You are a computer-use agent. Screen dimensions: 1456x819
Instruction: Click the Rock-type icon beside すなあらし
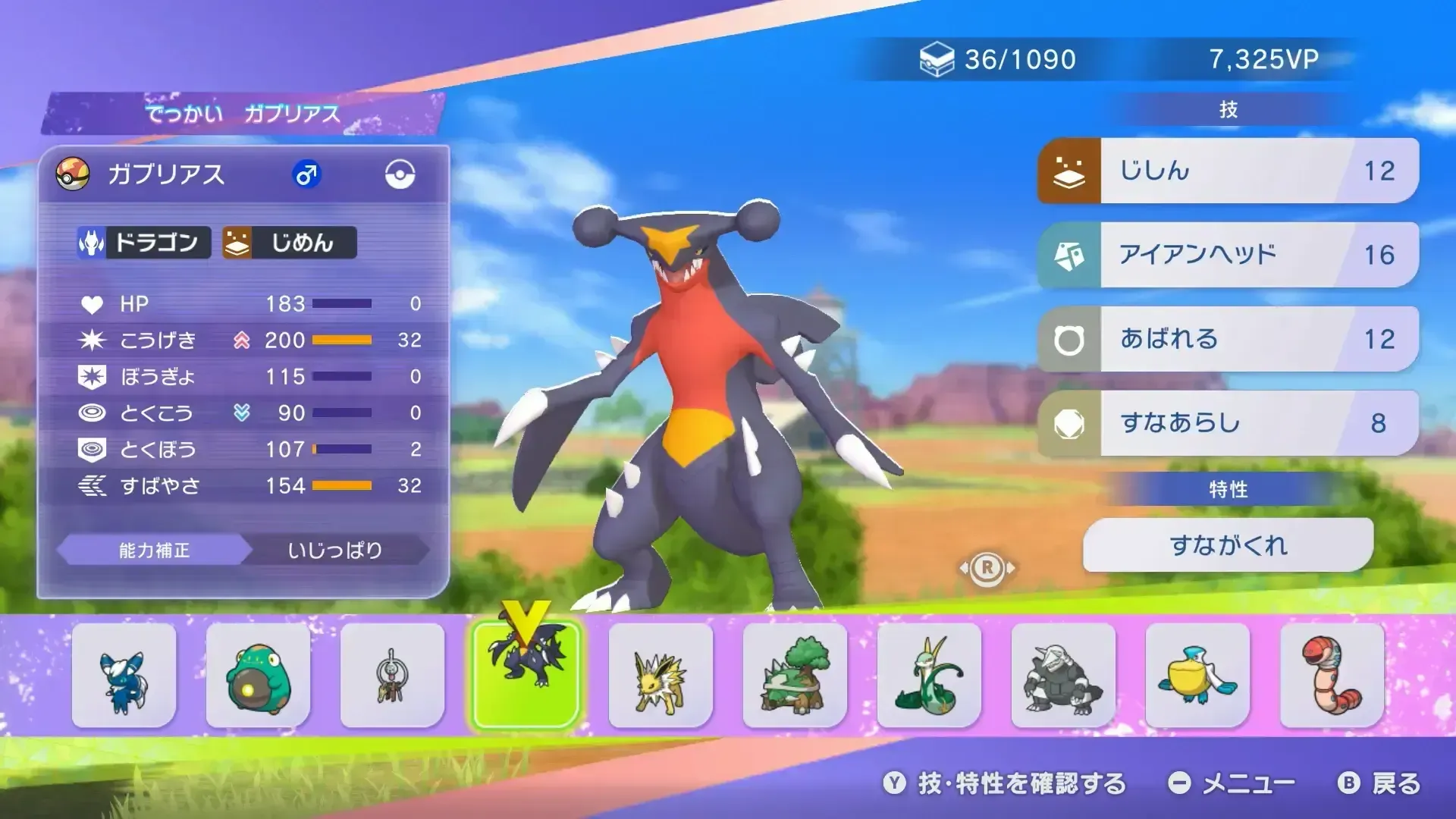[1070, 423]
